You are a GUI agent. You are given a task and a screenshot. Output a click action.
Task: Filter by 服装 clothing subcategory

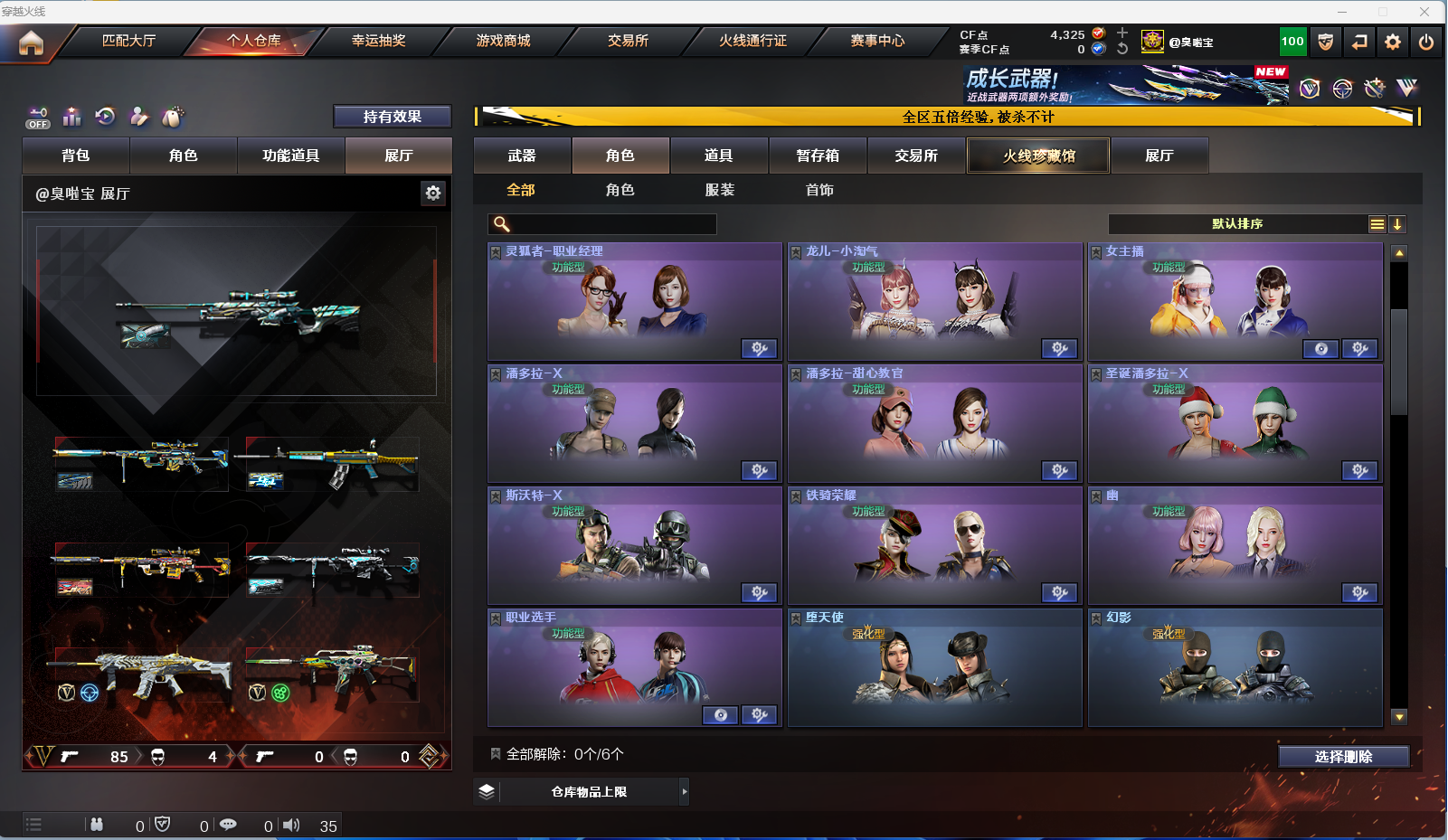pyautogui.click(x=720, y=190)
